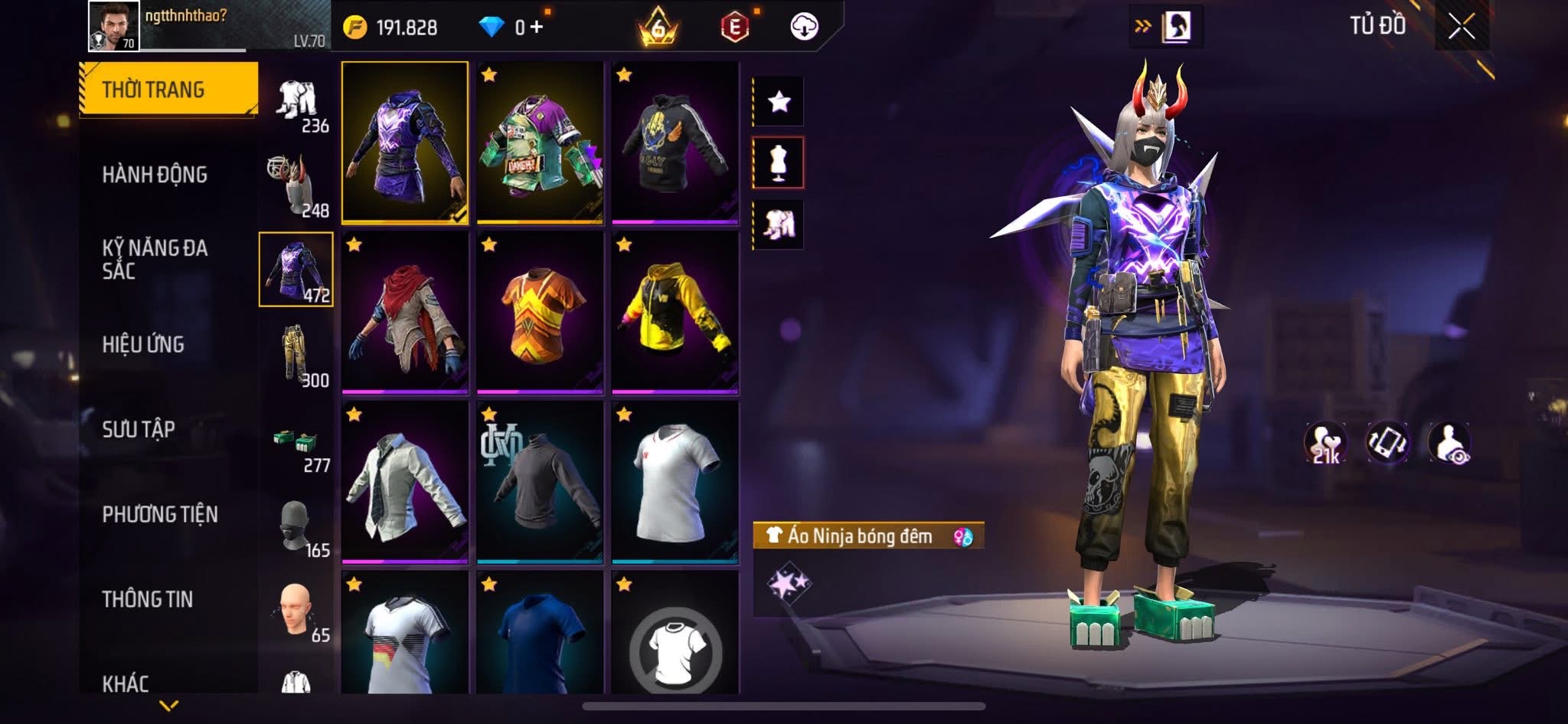Choose the gold pants category with 300 items
The width and height of the screenshot is (1568, 724).
pos(297,355)
